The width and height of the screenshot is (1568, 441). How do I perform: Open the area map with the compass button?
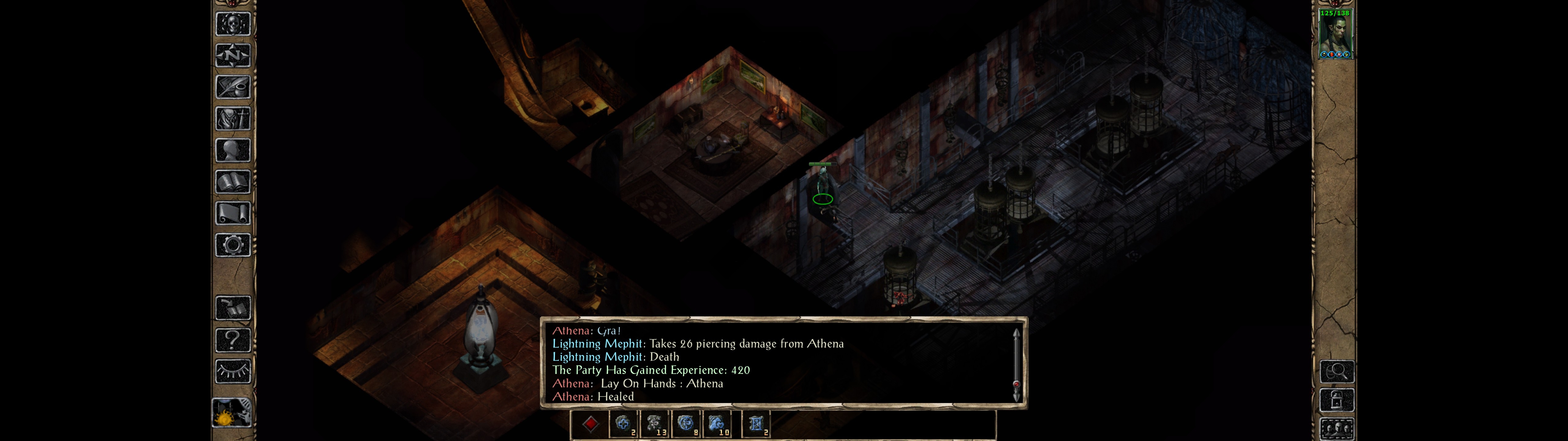pyautogui.click(x=232, y=55)
